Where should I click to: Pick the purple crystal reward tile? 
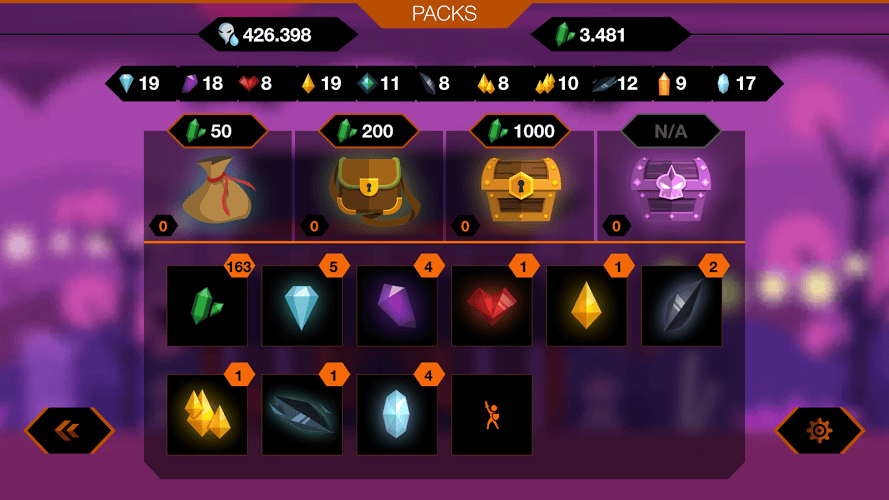tap(397, 306)
